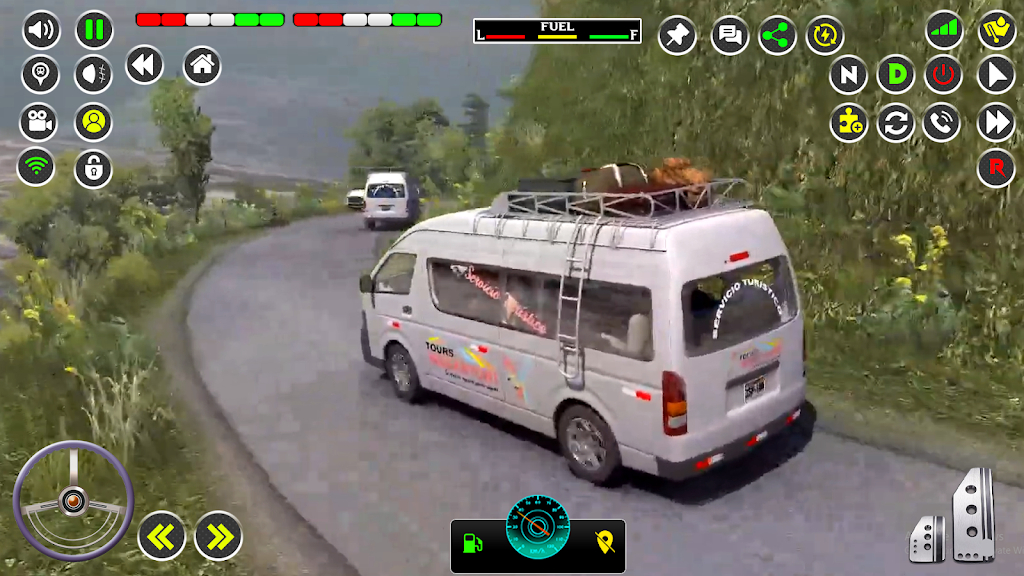
Task: Open the yellow driver profile icon
Action: coord(93,122)
